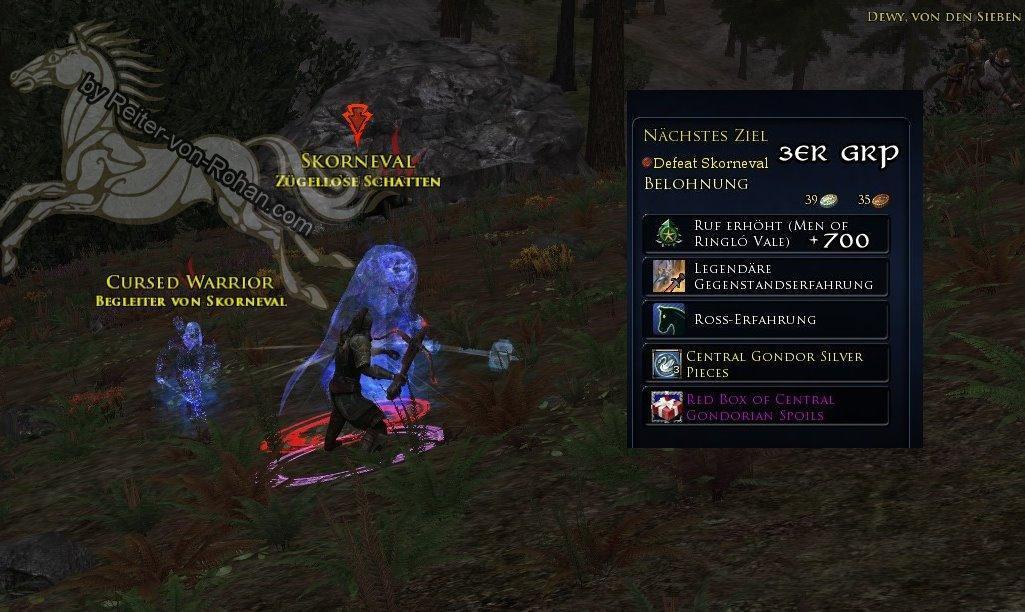The width and height of the screenshot is (1025, 612).
Task: Choose the Legendäre Gegenstandserfahrung reward row
Action: pyautogui.click(x=764, y=277)
